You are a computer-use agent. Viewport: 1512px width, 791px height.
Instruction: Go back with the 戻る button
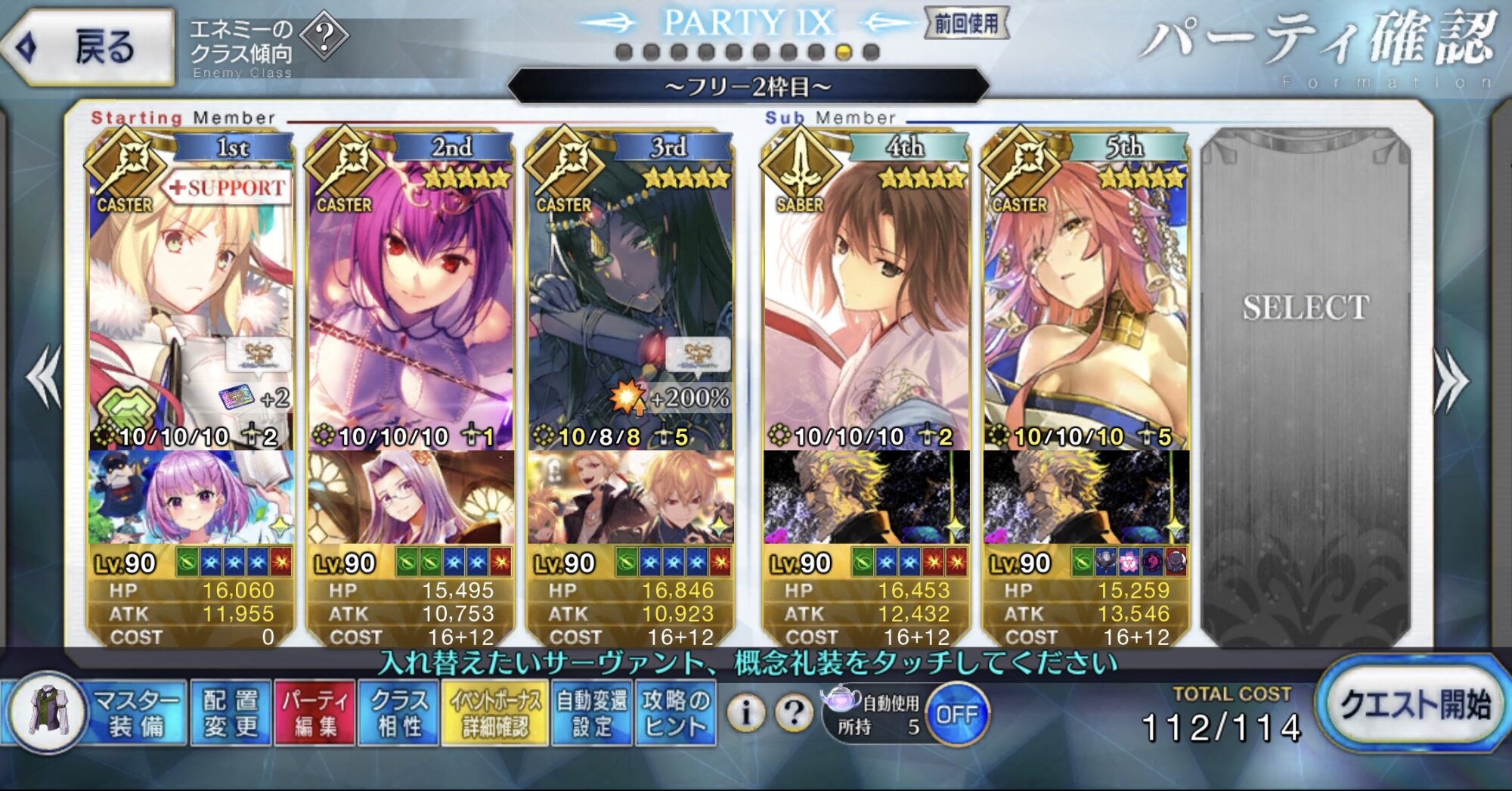[89, 47]
